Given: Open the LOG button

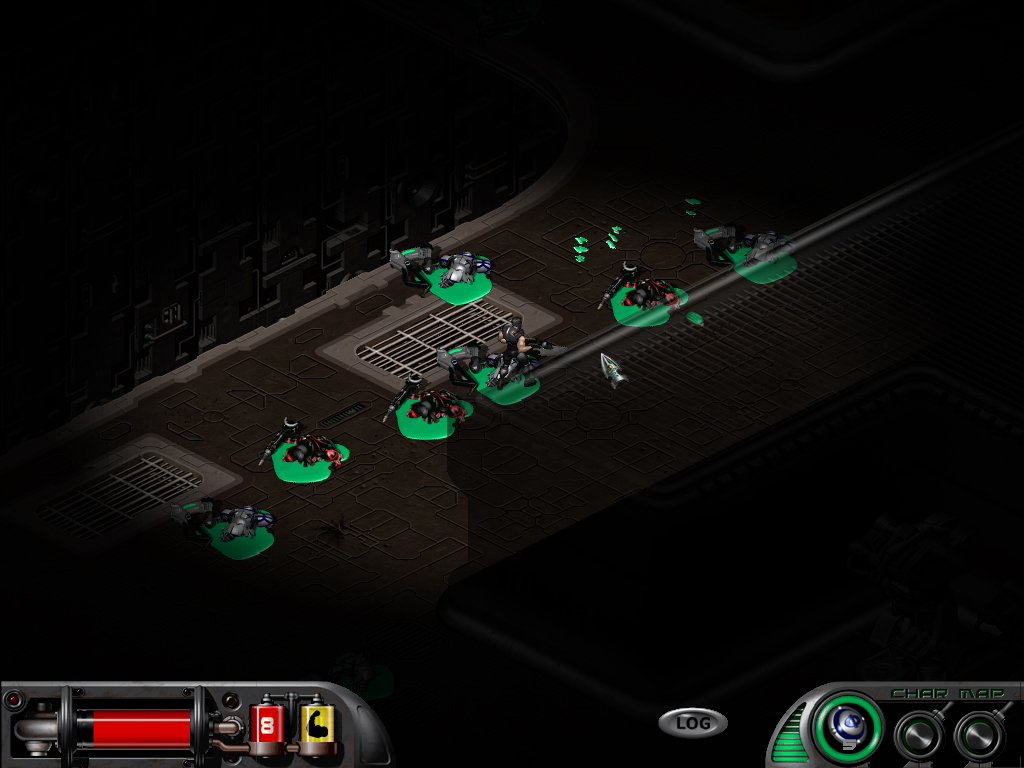Looking at the screenshot, I should click(x=692, y=722).
